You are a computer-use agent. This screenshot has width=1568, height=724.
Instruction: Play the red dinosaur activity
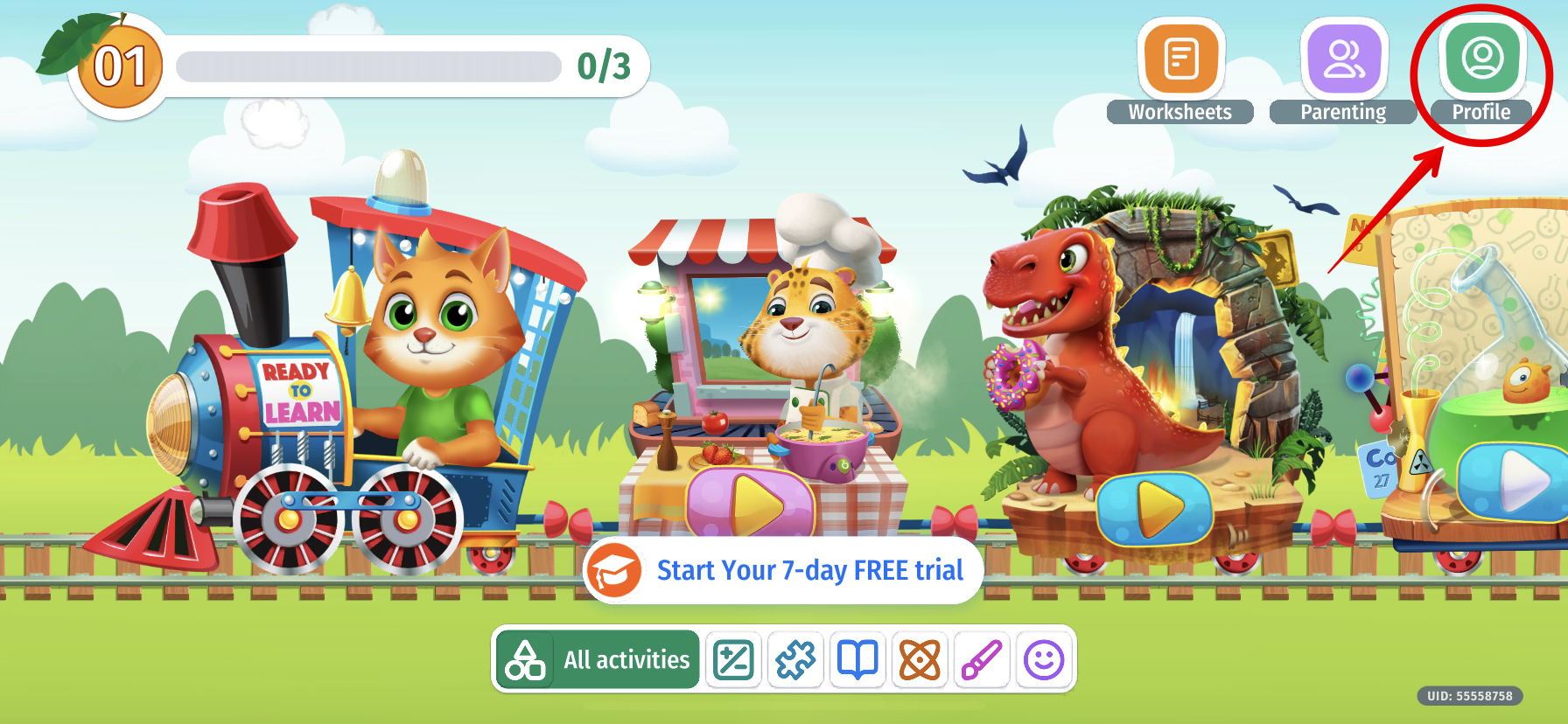tap(1154, 507)
